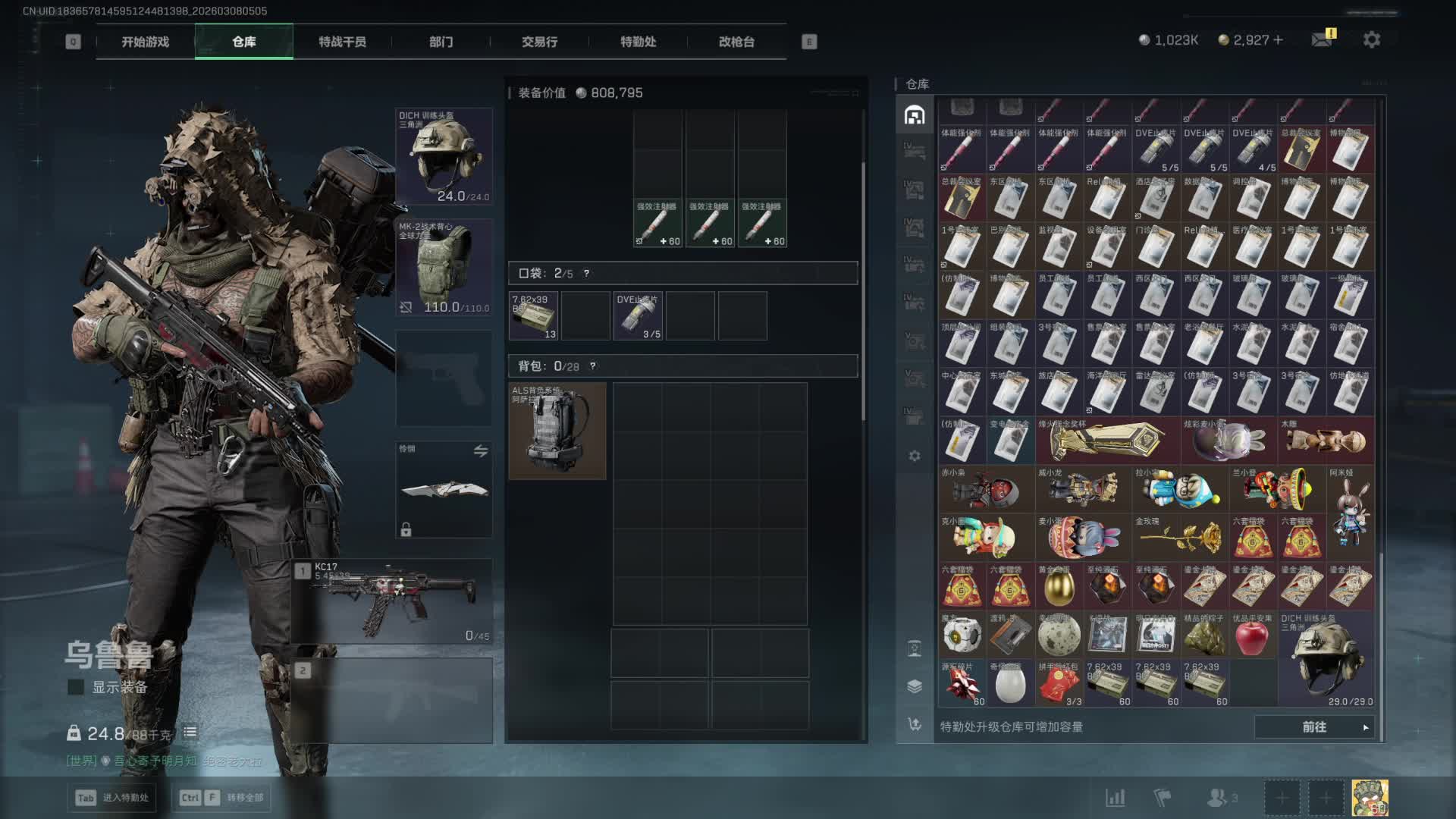Select the ALS backpack slot
Image resolution: width=1456 pixels, height=819 pixels.
coord(557,431)
